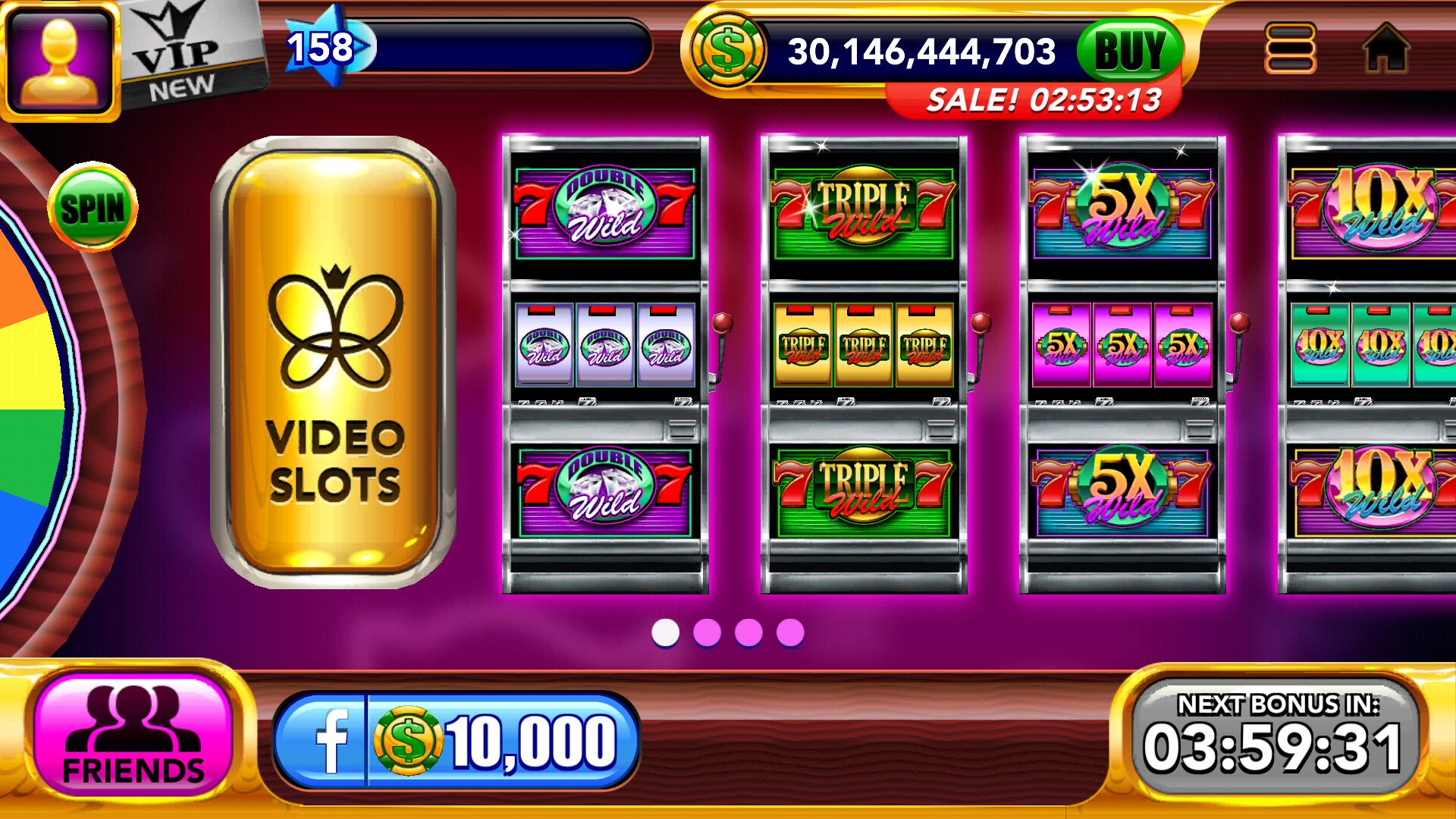The image size is (1456, 819).
Task: Open the Sale countdown banner
Action: (1043, 100)
